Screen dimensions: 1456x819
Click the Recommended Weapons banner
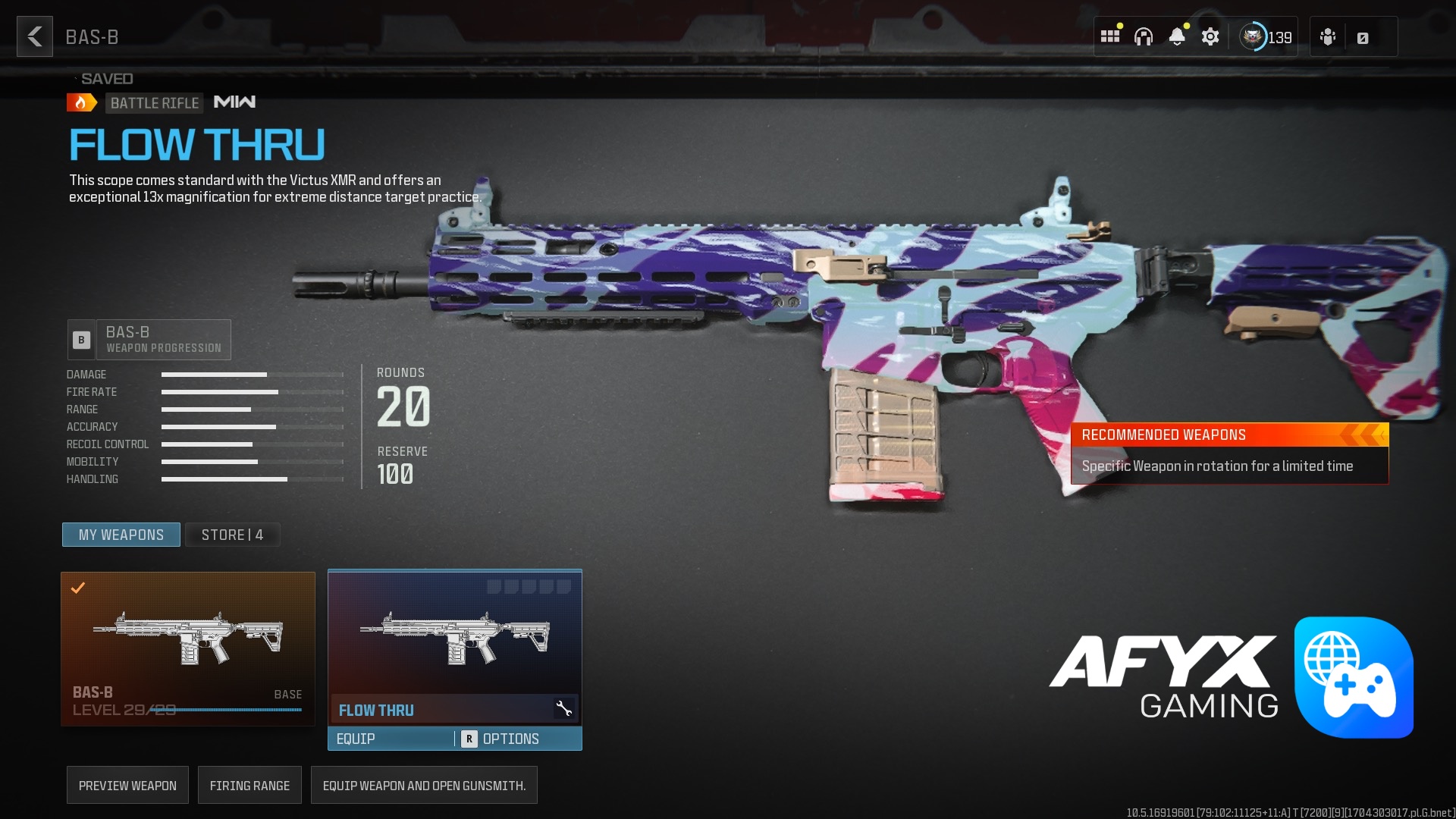1229,453
